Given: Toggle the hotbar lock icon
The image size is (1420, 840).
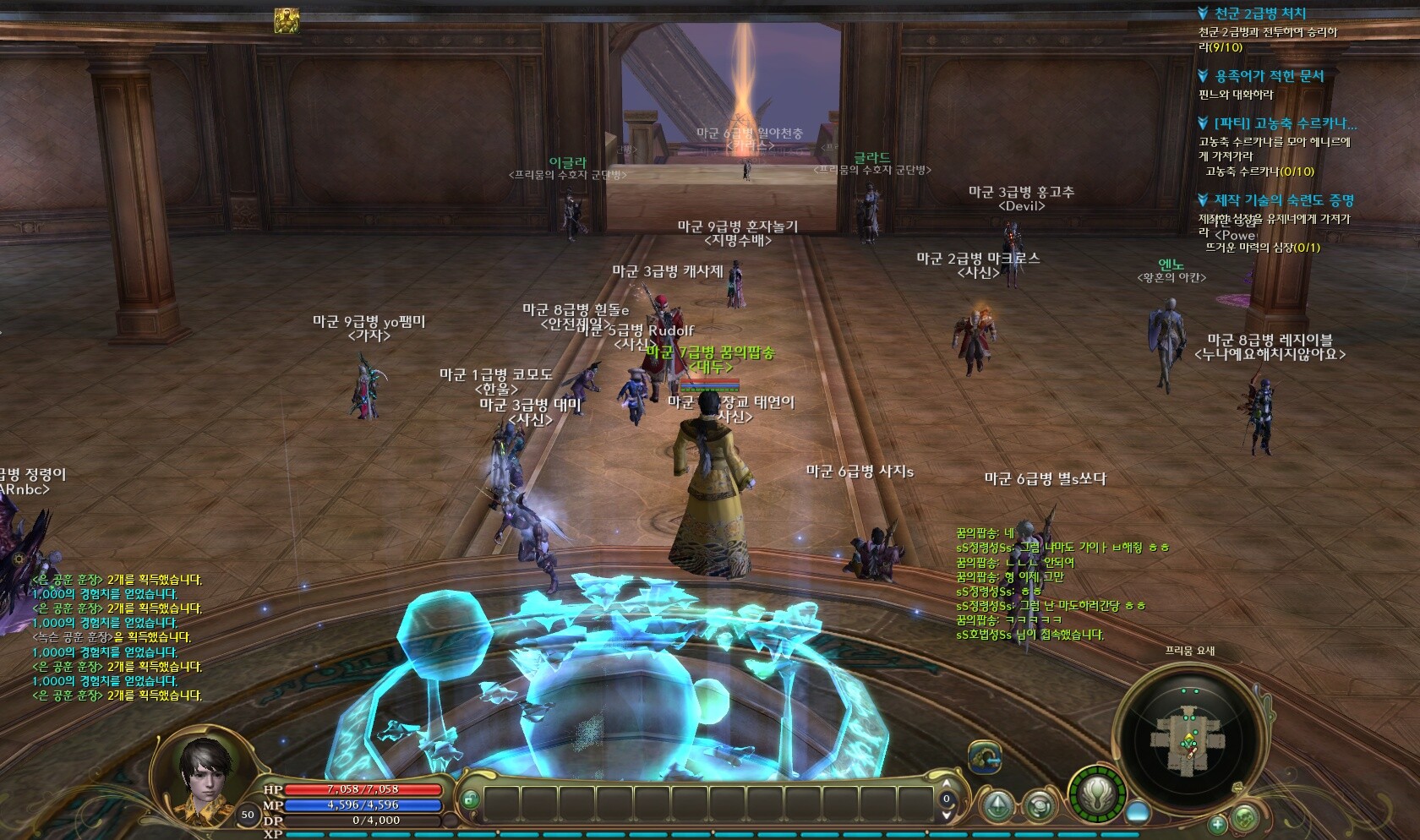Looking at the screenshot, I should (470, 799).
